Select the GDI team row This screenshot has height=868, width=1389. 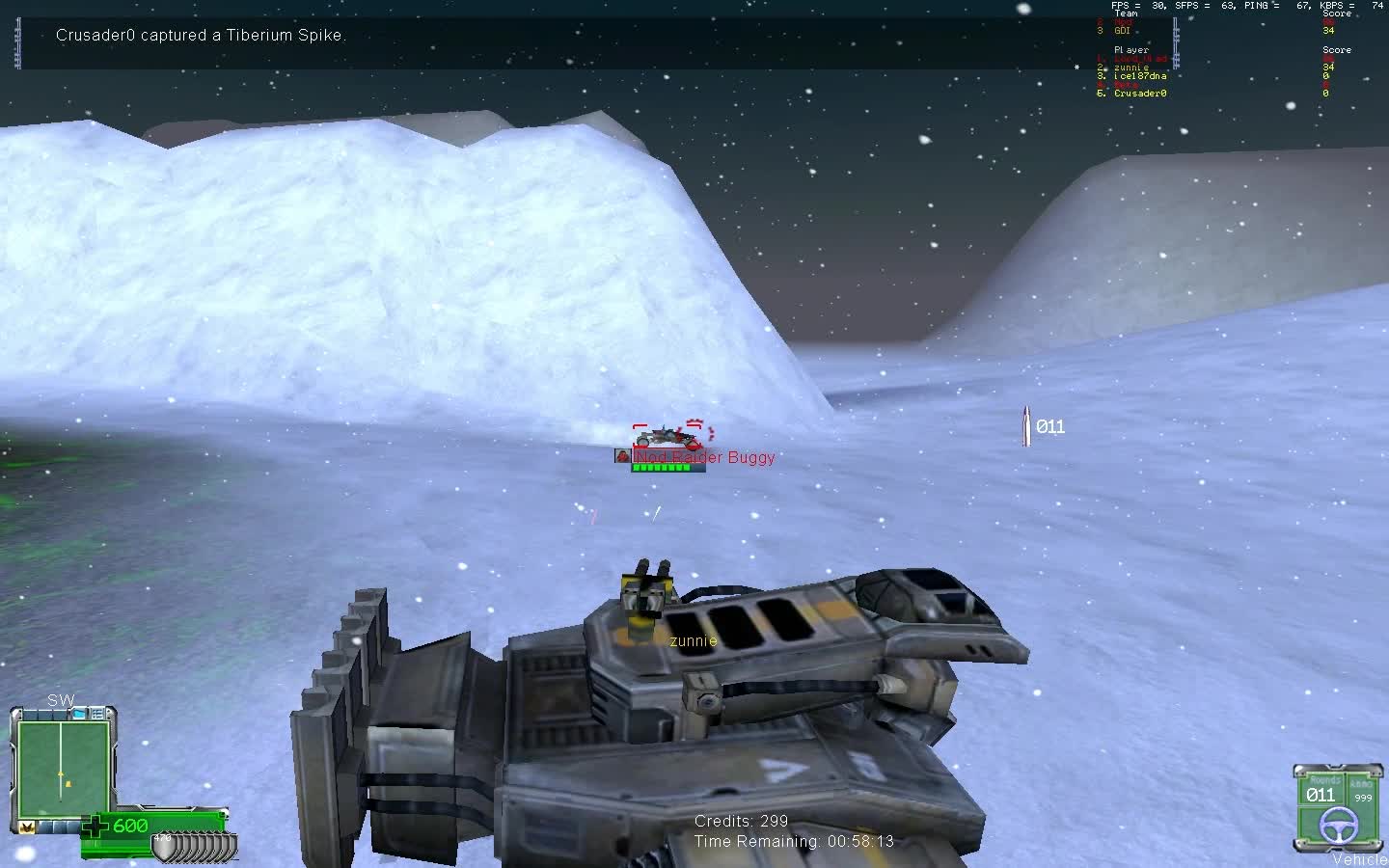pyautogui.click(x=1122, y=31)
